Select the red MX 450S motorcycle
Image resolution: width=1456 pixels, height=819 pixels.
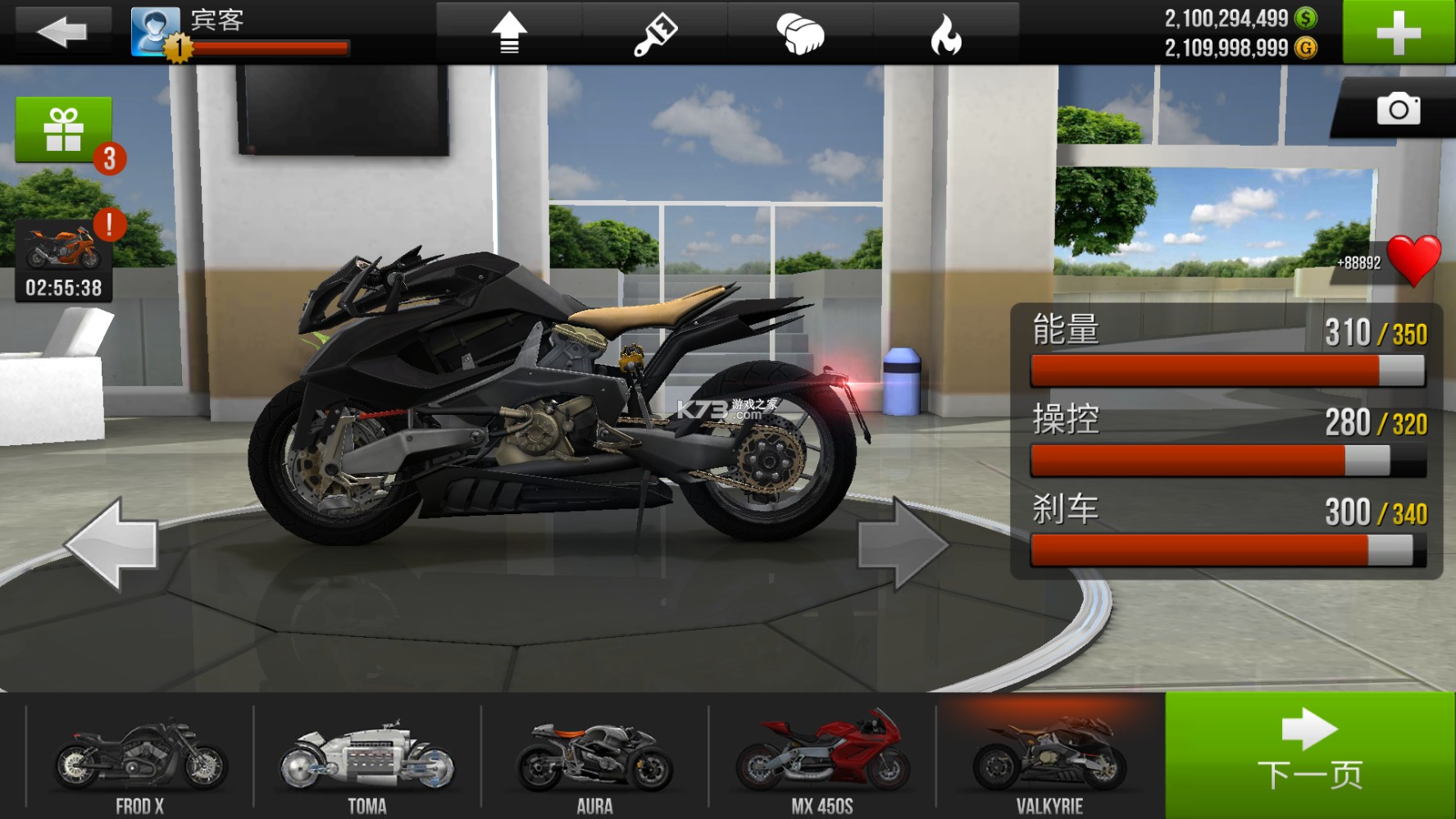coord(822,758)
